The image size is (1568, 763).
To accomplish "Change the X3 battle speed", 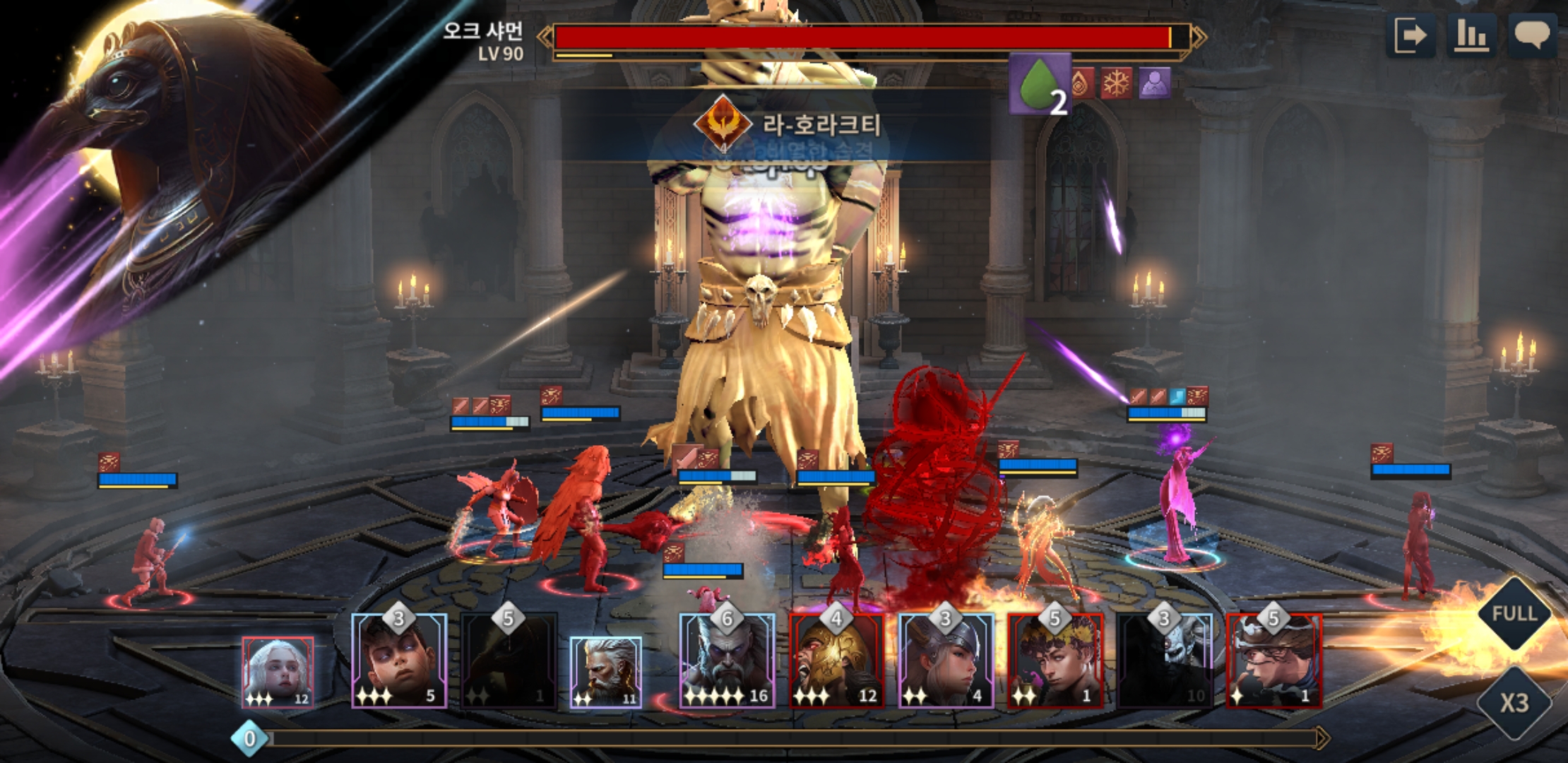I will click(1514, 702).
